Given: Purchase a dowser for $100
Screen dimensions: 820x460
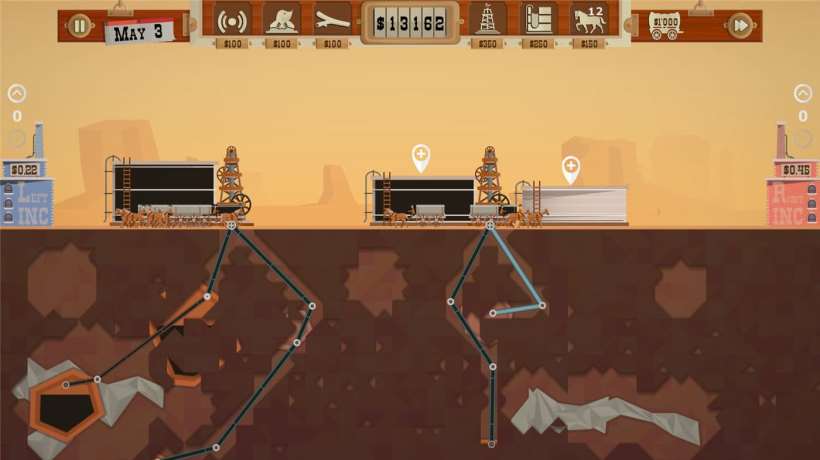Looking at the screenshot, I should point(333,20).
